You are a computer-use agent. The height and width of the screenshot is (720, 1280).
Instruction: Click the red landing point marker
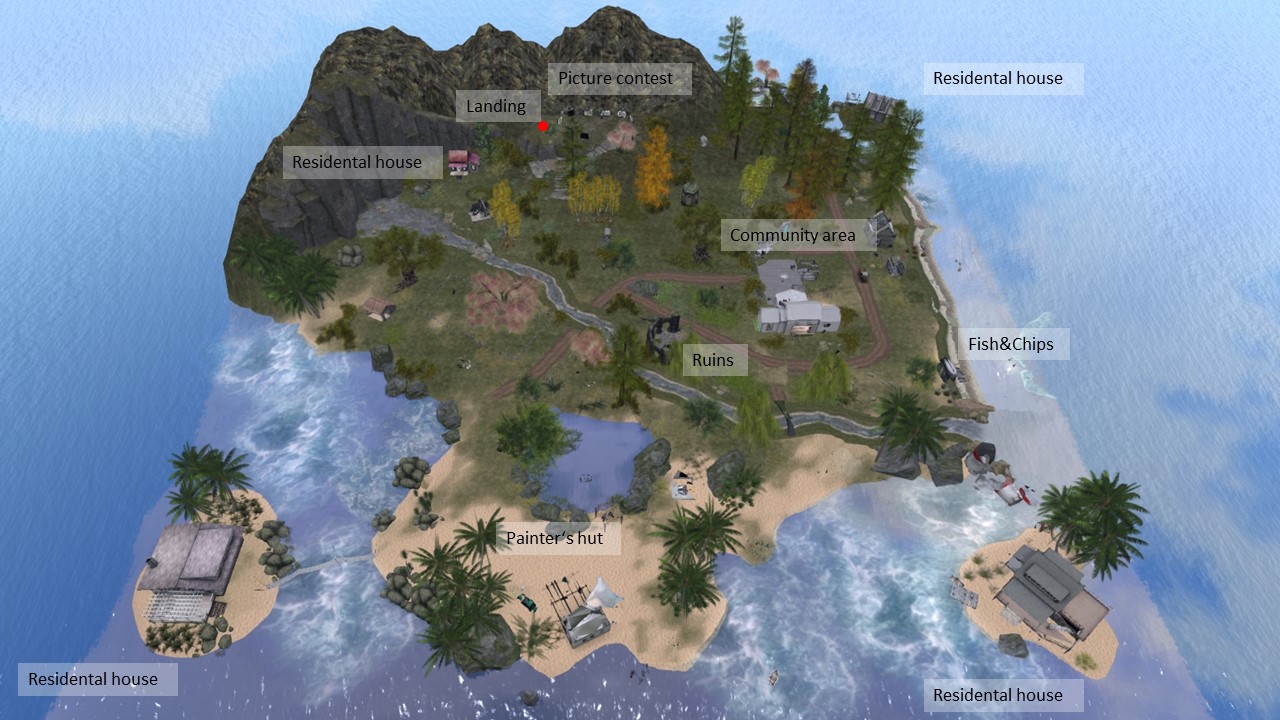(x=543, y=126)
